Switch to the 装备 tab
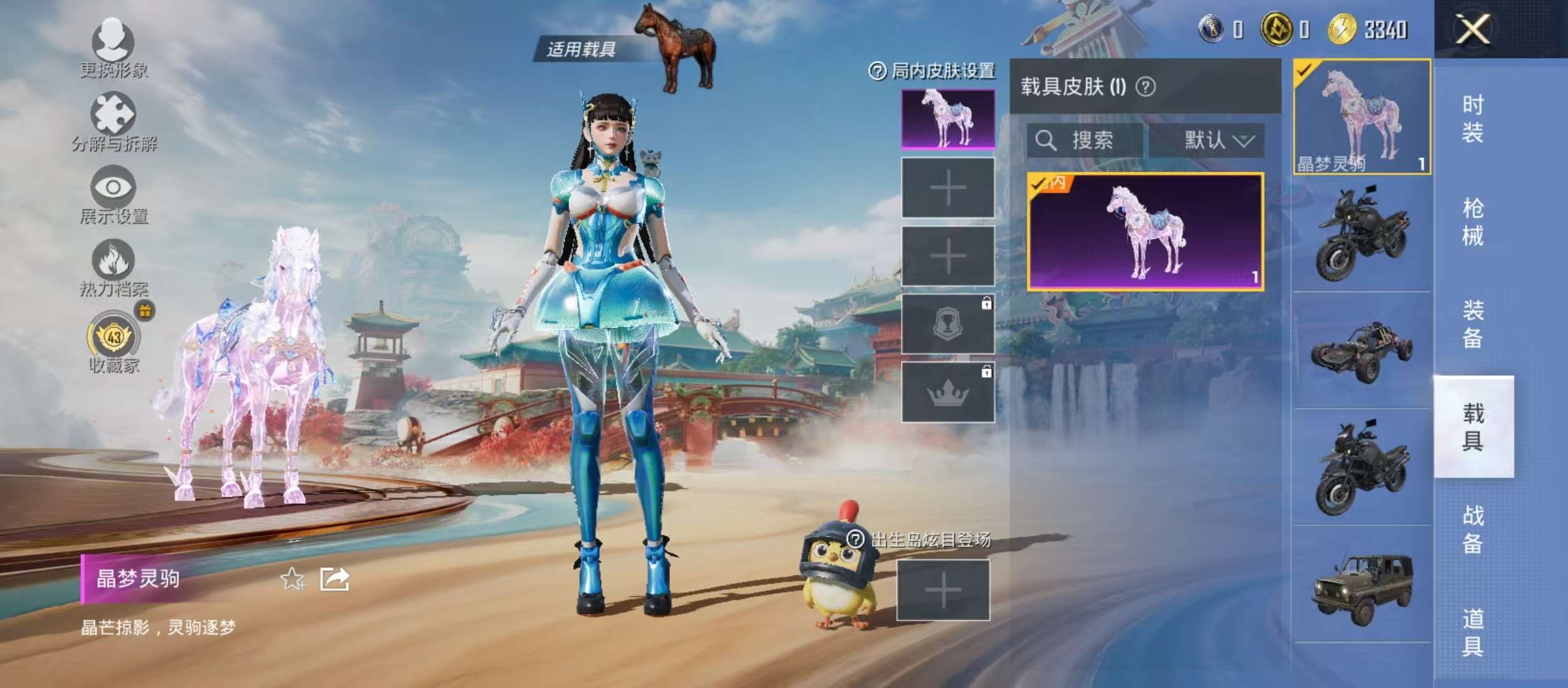This screenshot has width=1568, height=688. pos(1472,324)
